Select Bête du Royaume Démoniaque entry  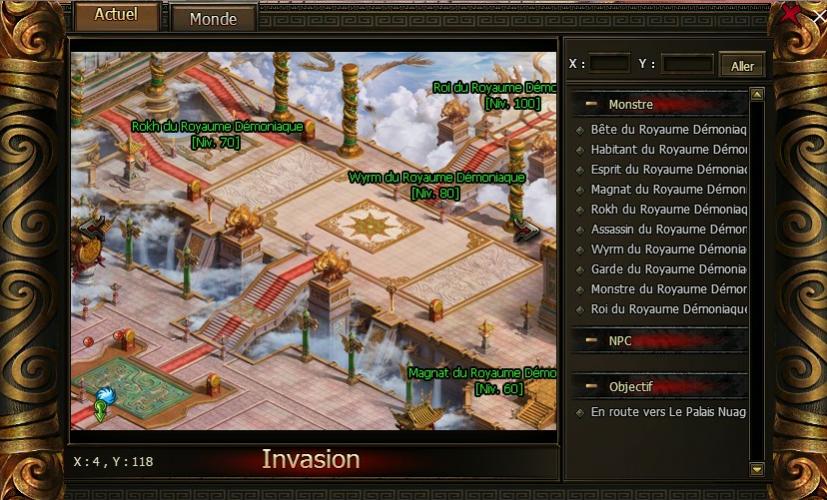pos(668,130)
